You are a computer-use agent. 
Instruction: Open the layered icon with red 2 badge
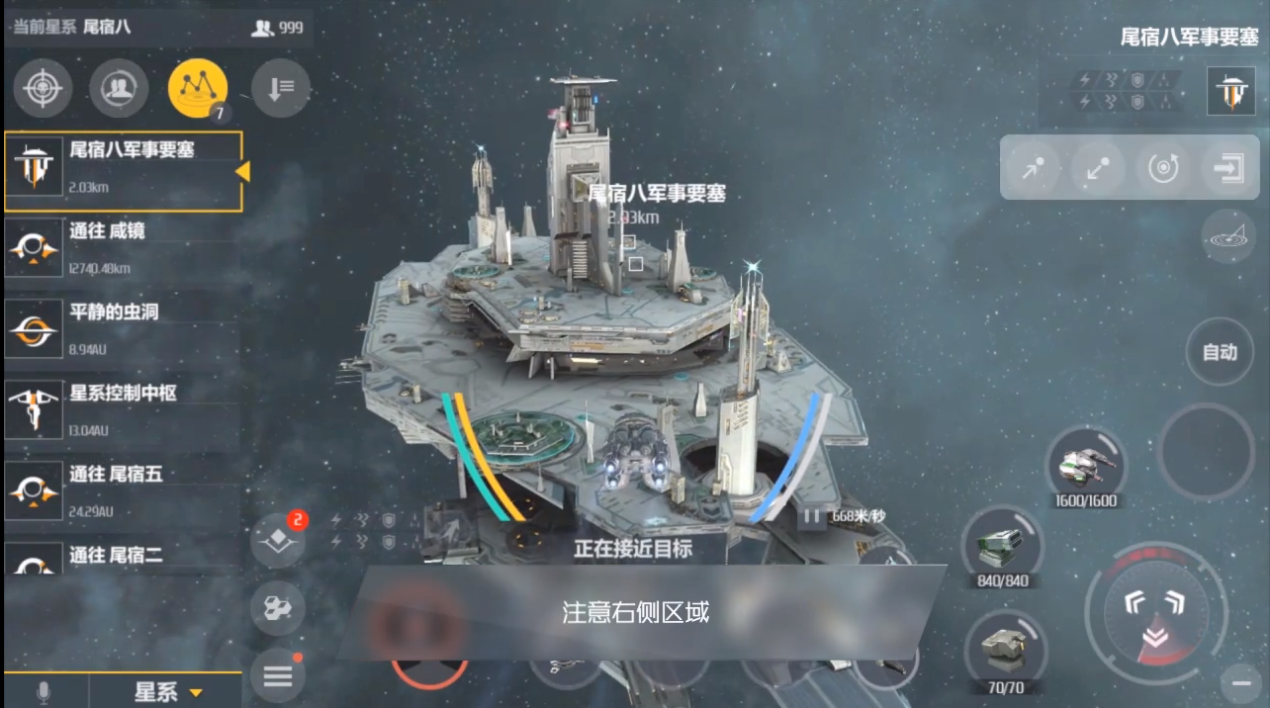click(x=278, y=541)
